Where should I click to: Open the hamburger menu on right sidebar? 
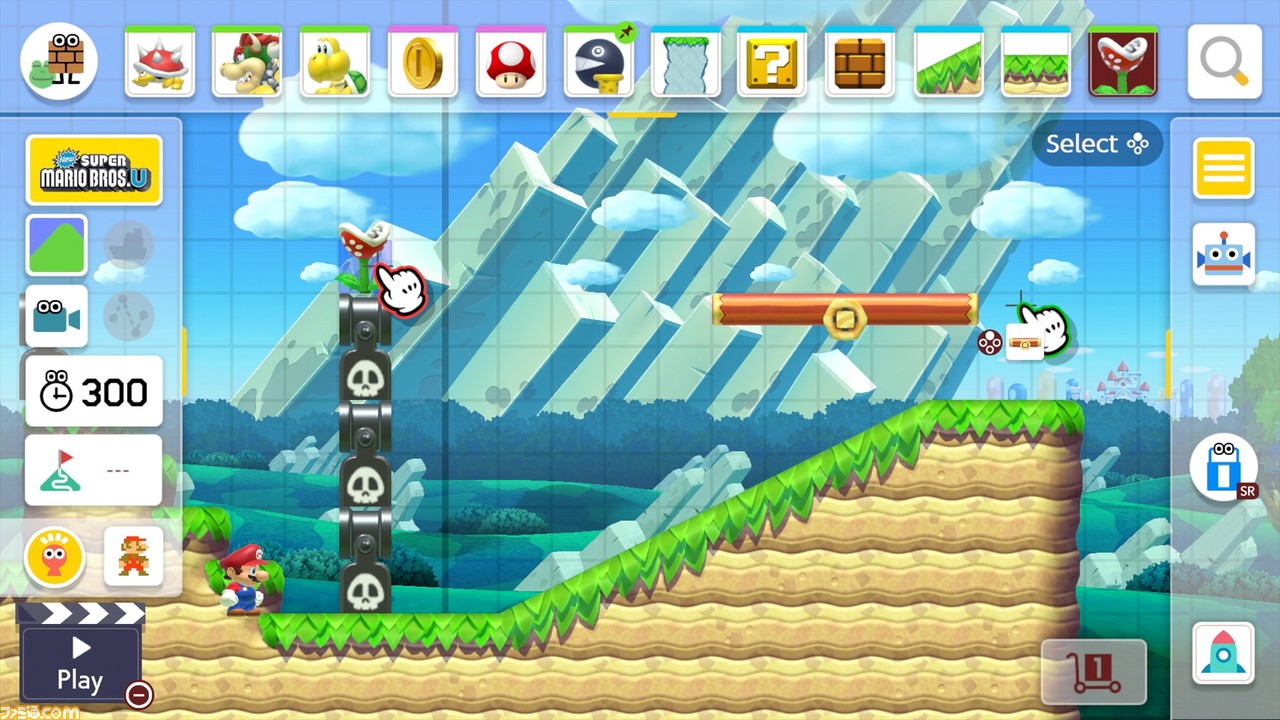click(x=1222, y=168)
